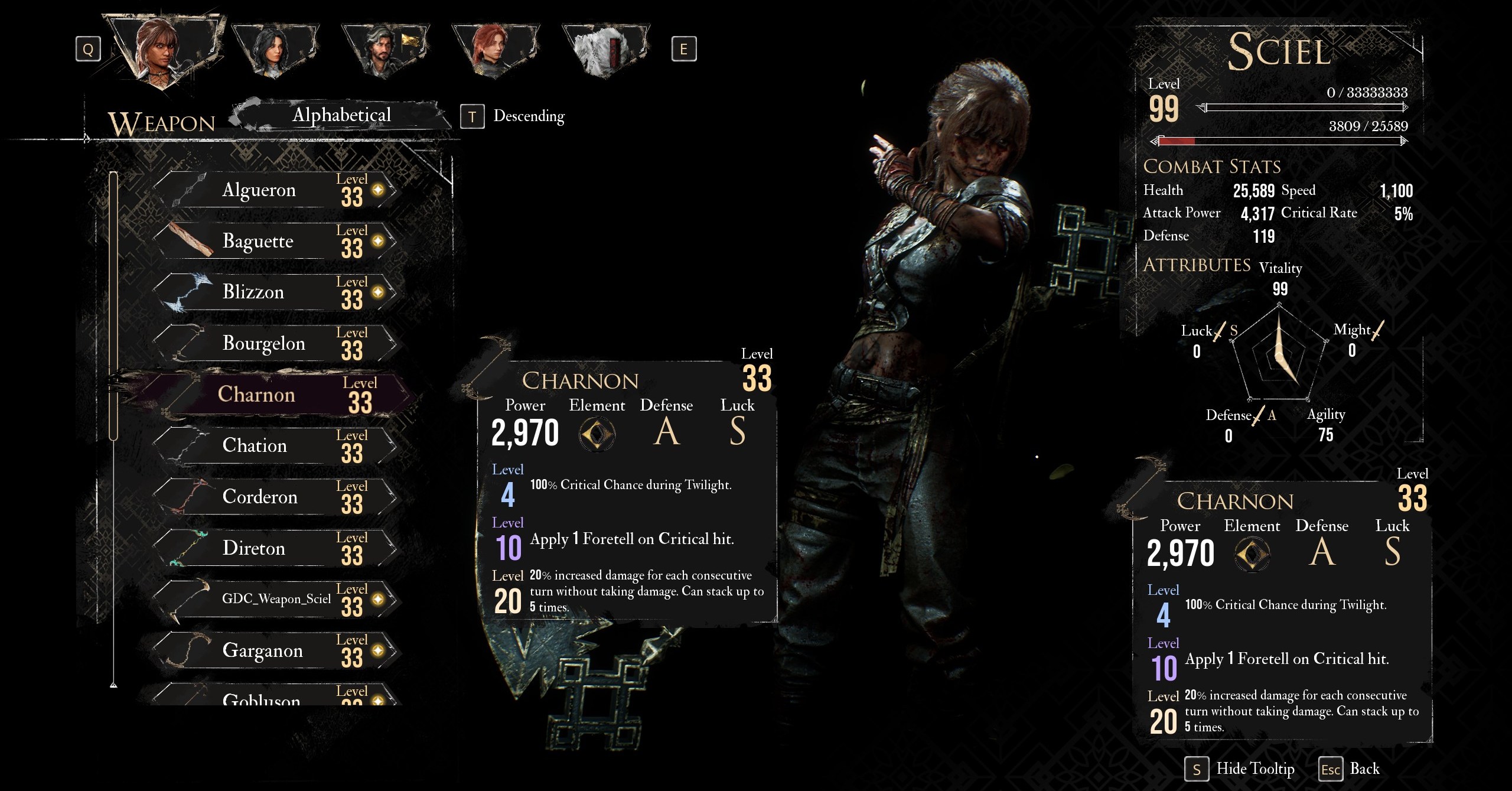The height and width of the screenshot is (791, 1512).
Task: Choose the Direton weapon row
Action: click(275, 548)
